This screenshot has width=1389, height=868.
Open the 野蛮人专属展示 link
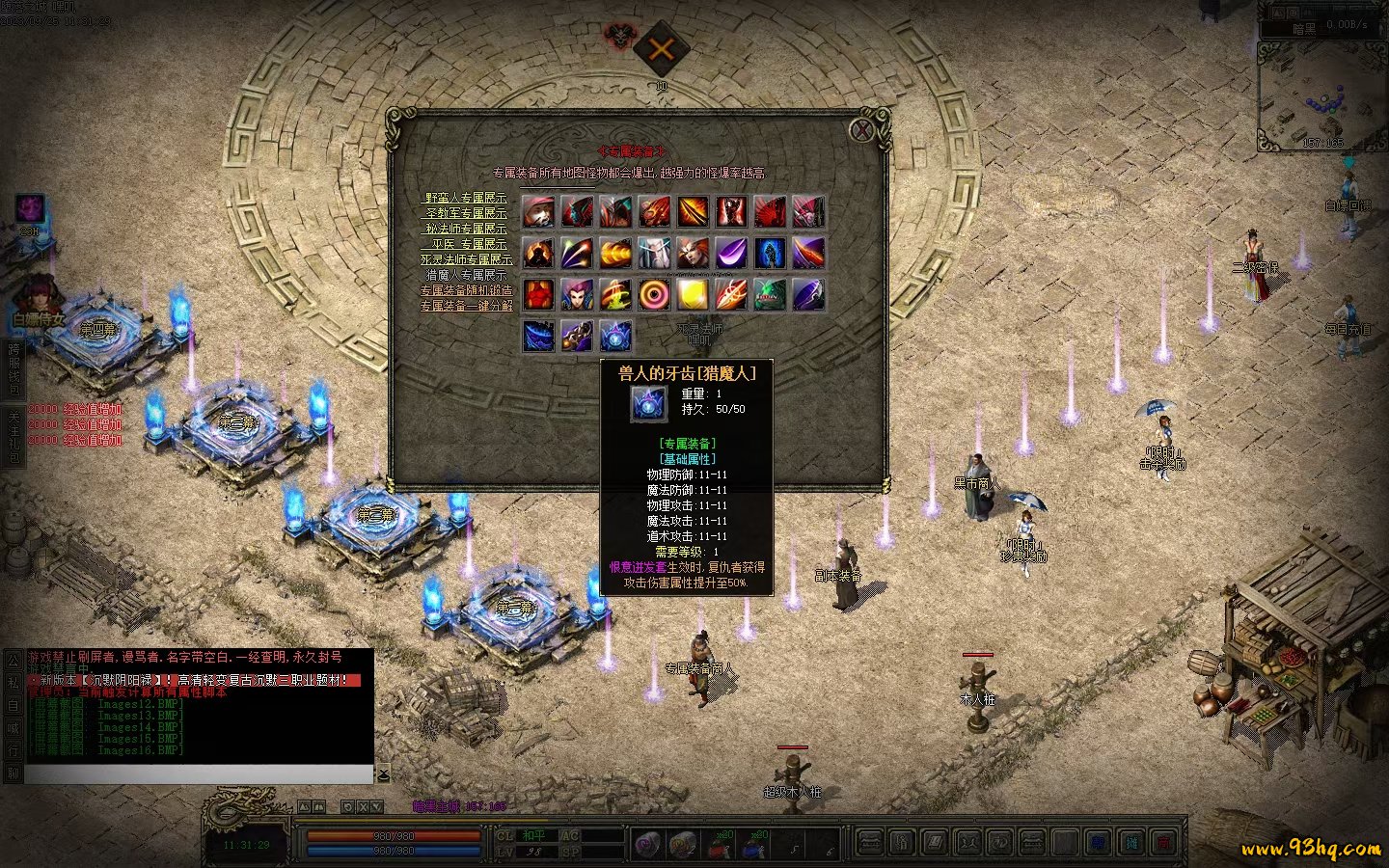tap(467, 198)
